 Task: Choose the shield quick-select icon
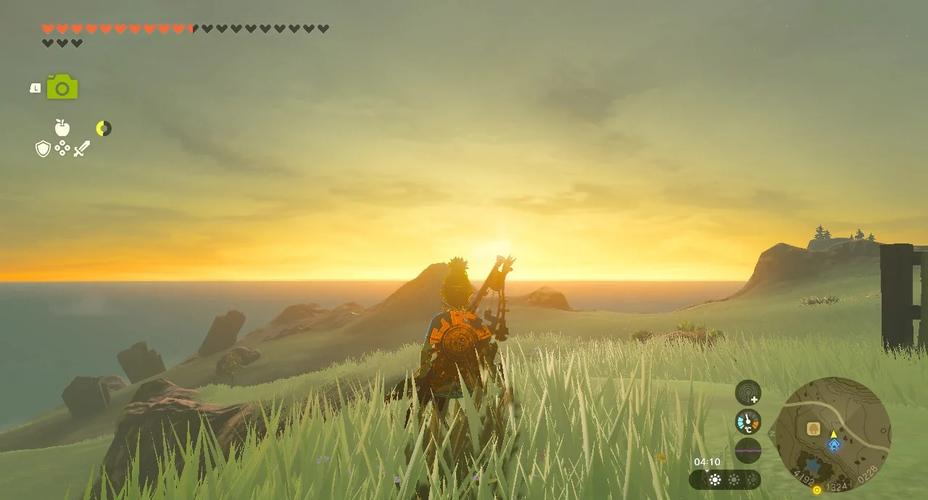pyautogui.click(x=43, y=148)
